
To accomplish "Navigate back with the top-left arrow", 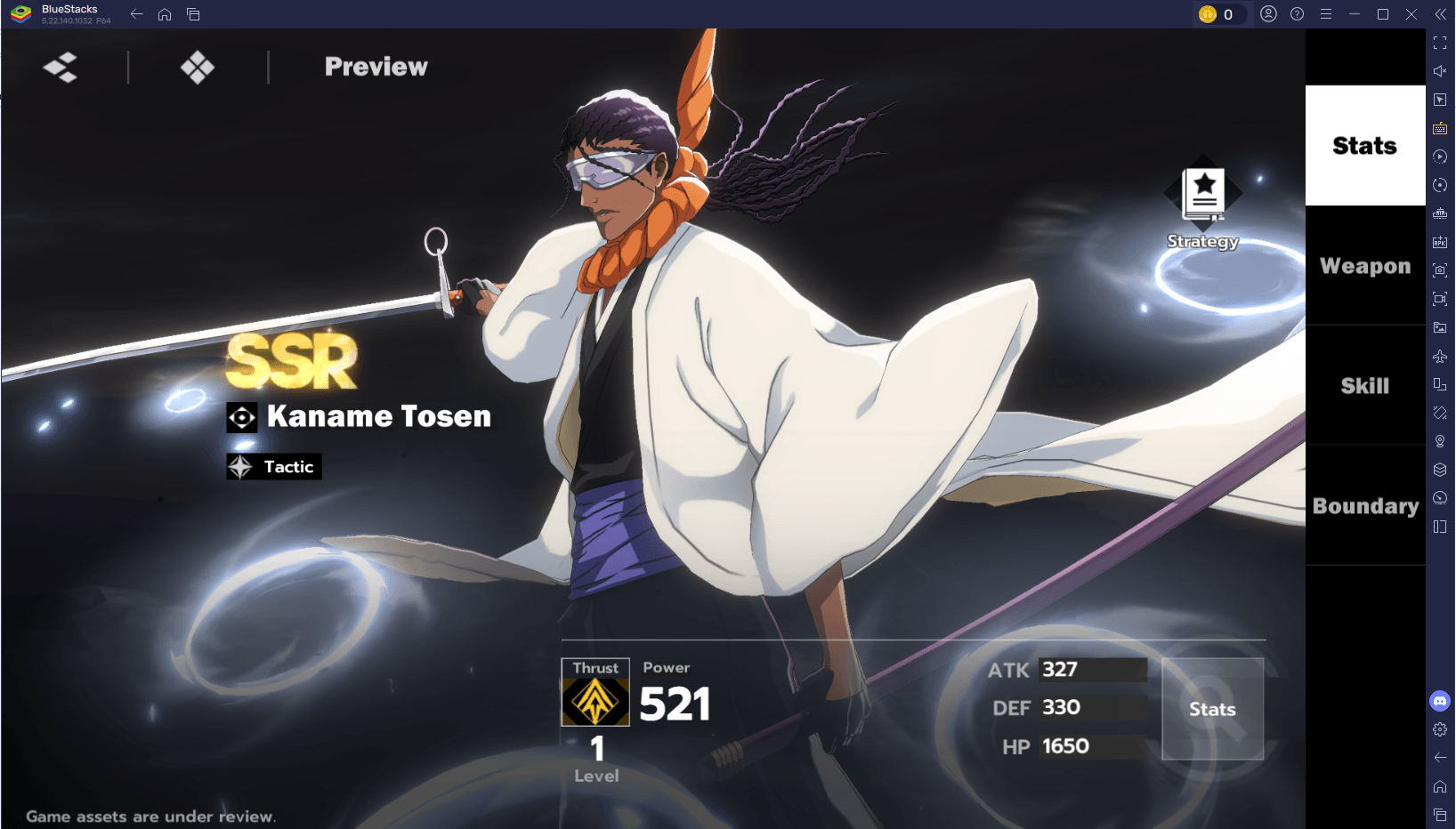I will [x=135, y=14].
